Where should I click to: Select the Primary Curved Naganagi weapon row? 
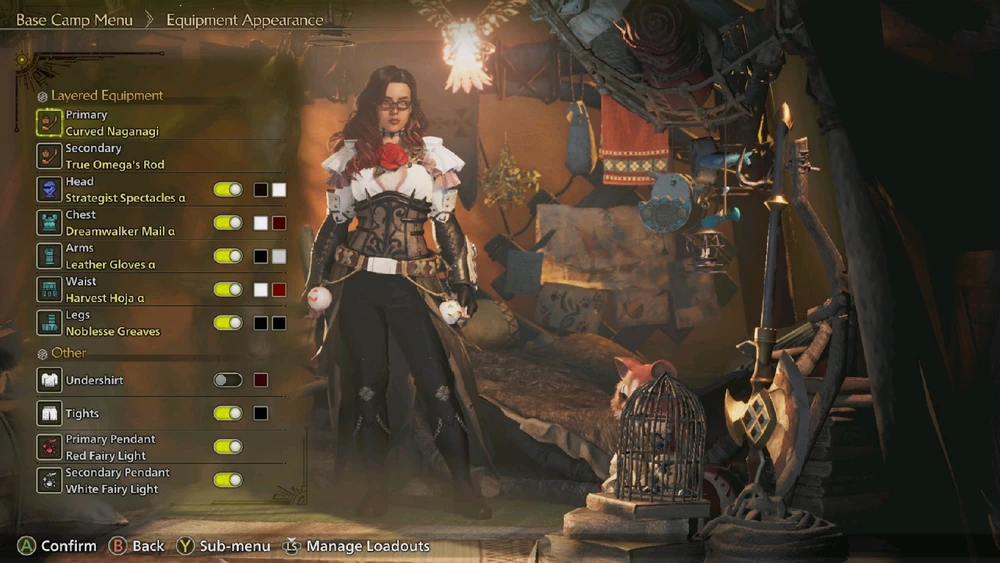(x=111, y=123)
